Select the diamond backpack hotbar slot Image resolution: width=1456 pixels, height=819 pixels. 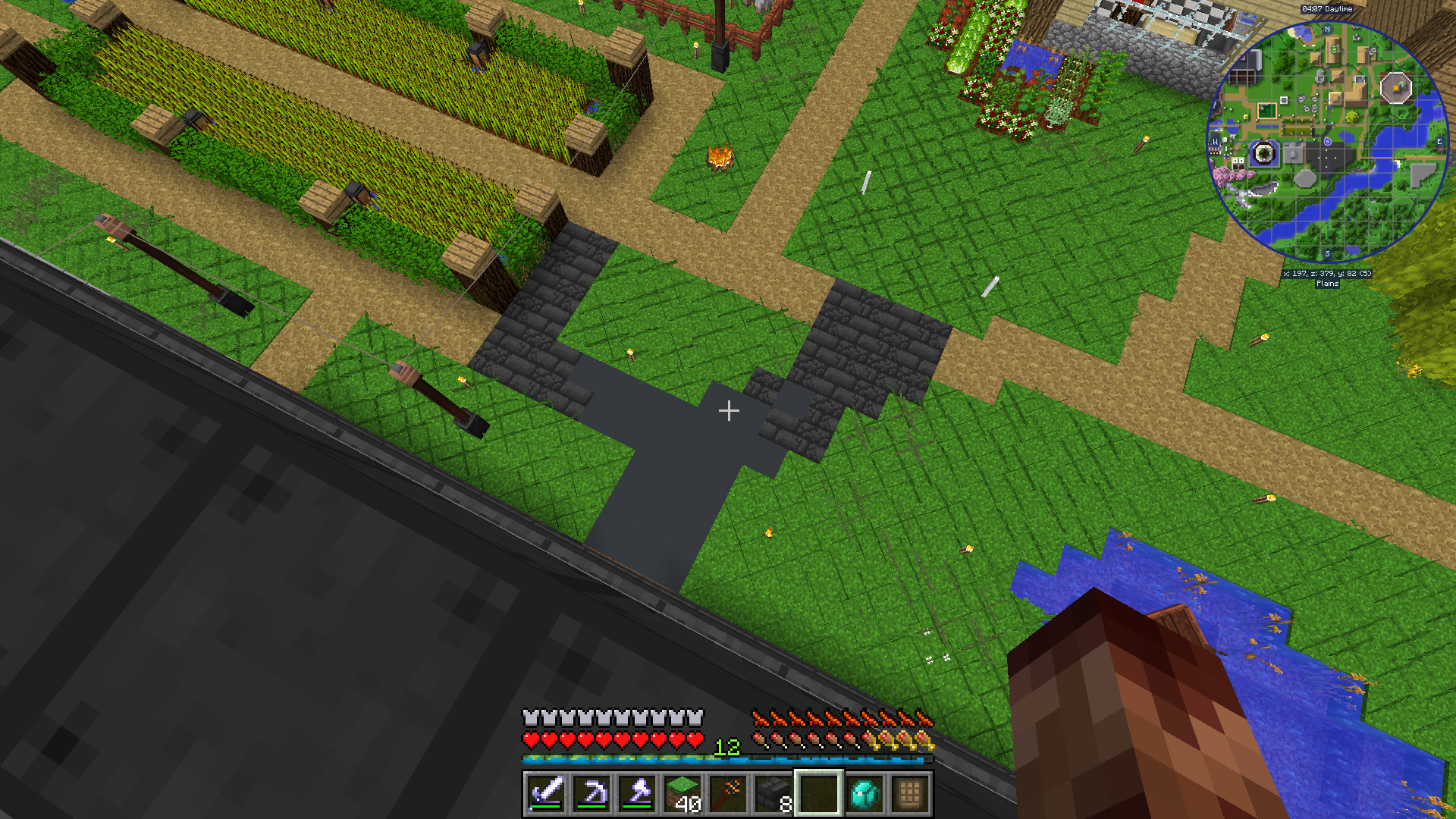pyautogui.click(x=864, y=793)
